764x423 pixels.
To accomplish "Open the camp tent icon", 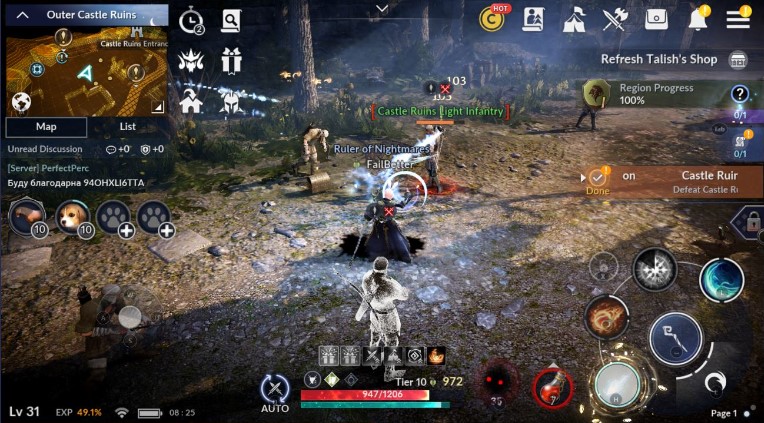I will tap(574, 18).
